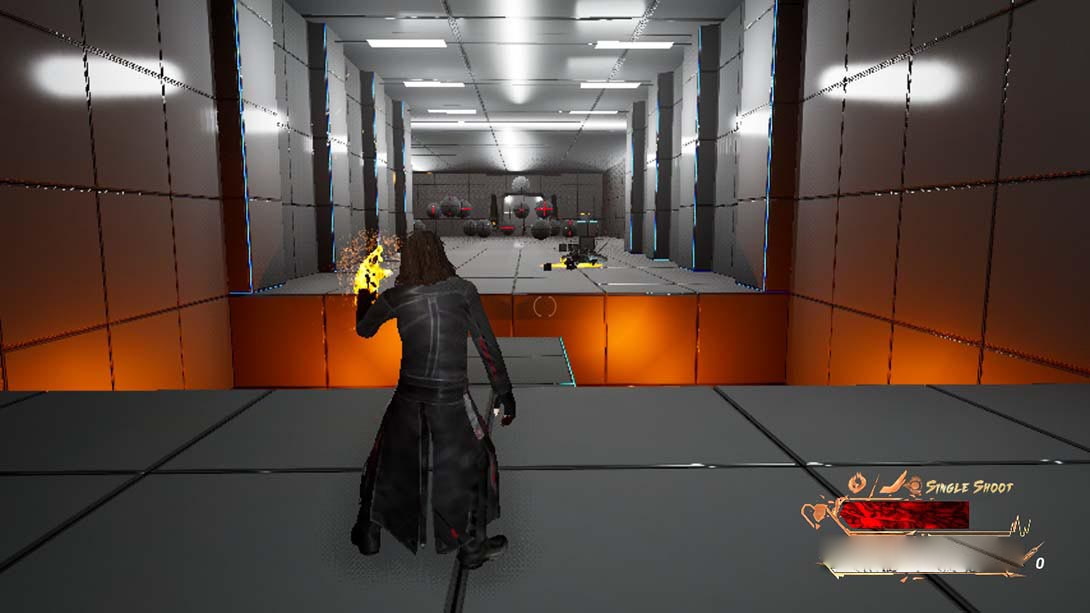The image size is (1090, 613).
Task: Select the Single Shoot fire mode label
Action: click(969, 487)
